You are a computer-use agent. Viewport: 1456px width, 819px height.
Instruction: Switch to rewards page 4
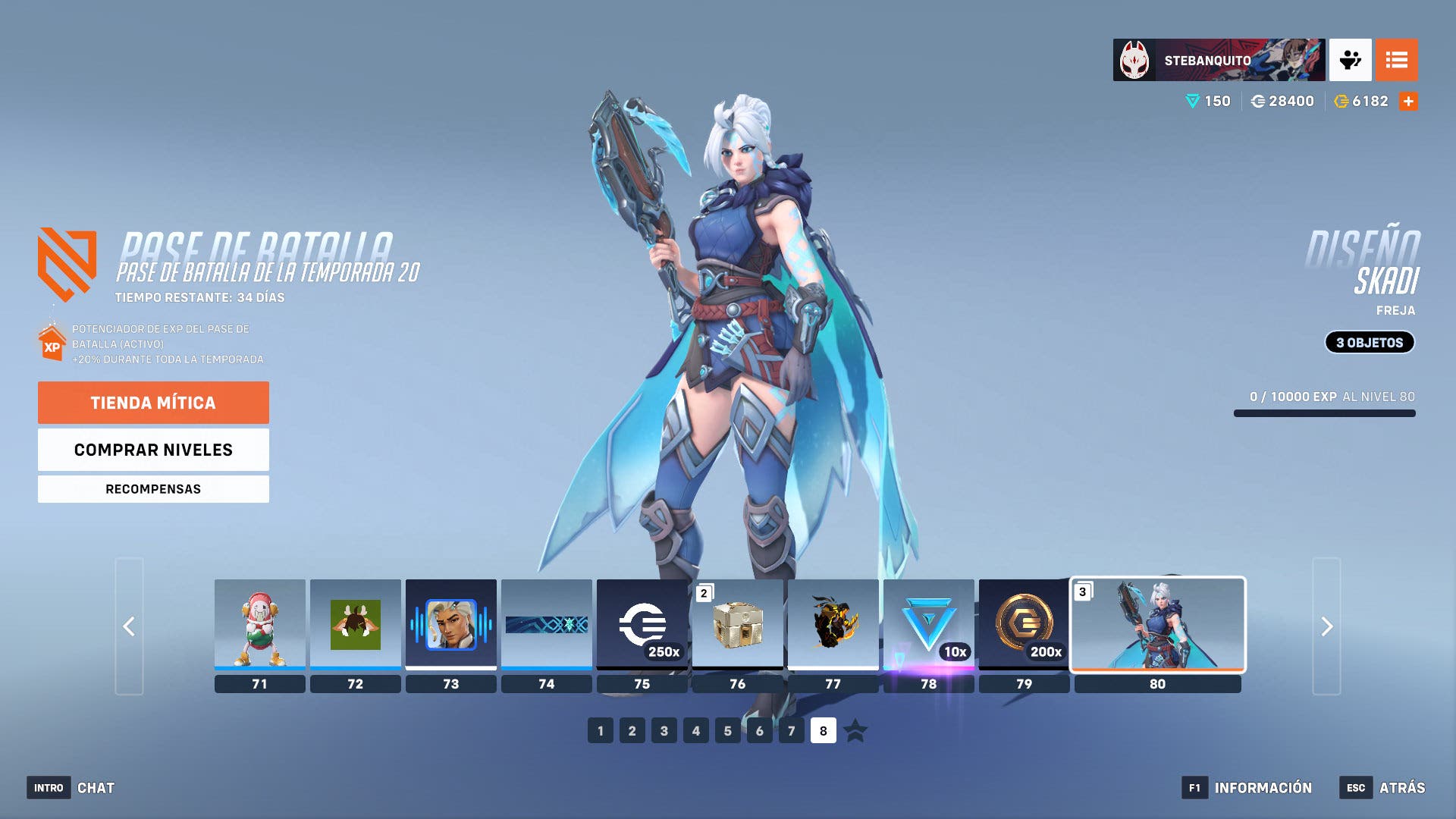pyautogui.click(x=696, y=731)
